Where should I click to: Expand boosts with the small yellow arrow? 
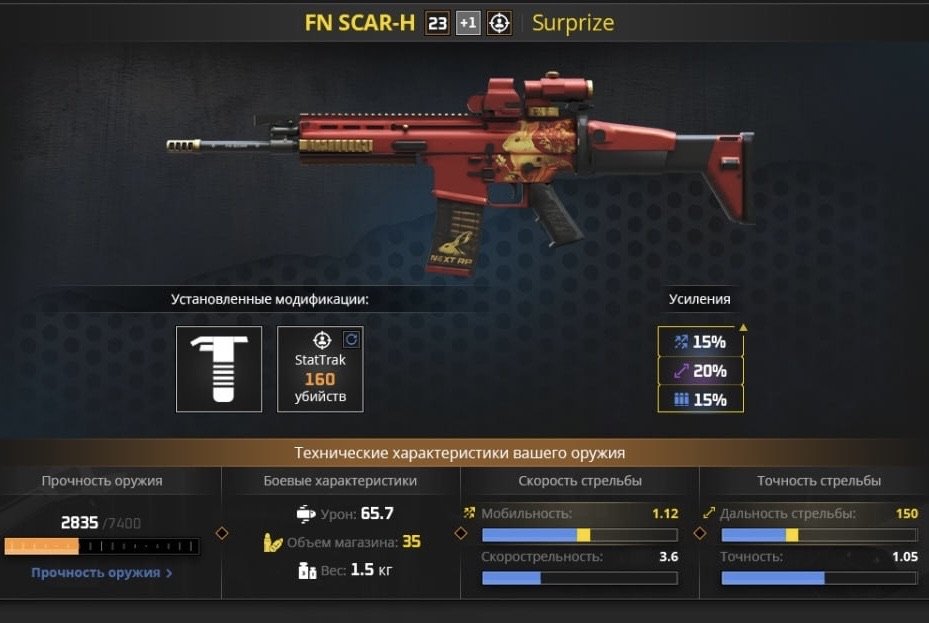tap(743, 327)
